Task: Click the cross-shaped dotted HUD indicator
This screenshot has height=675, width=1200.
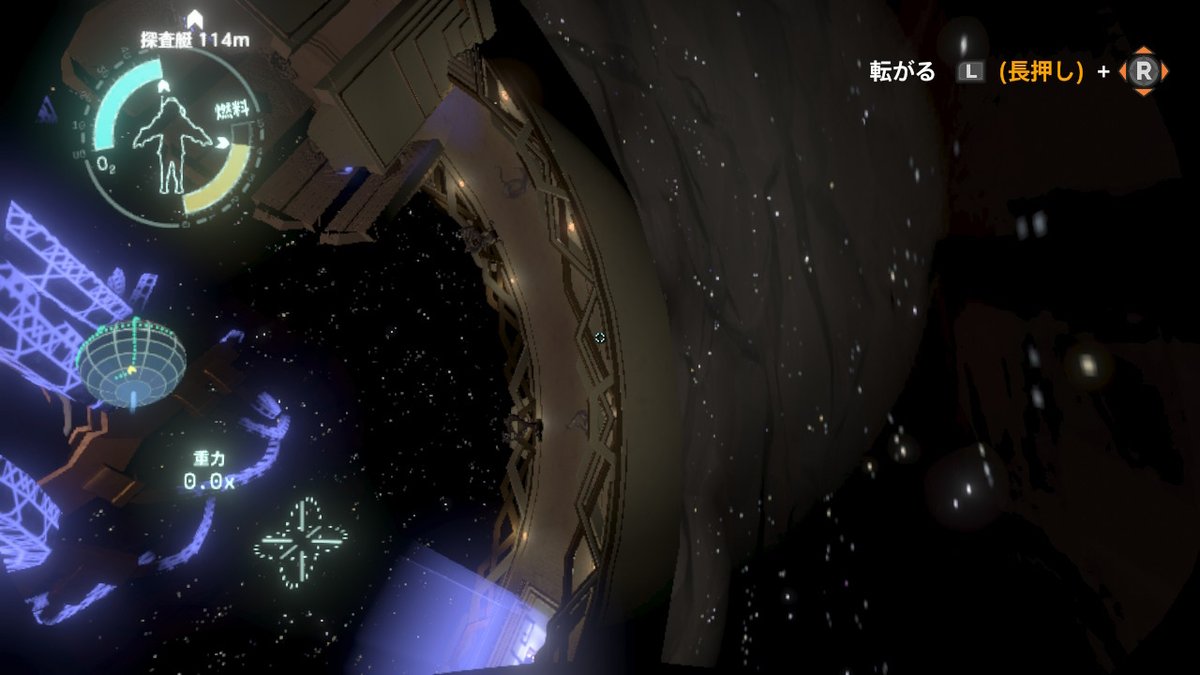Action: click(301, 541)
